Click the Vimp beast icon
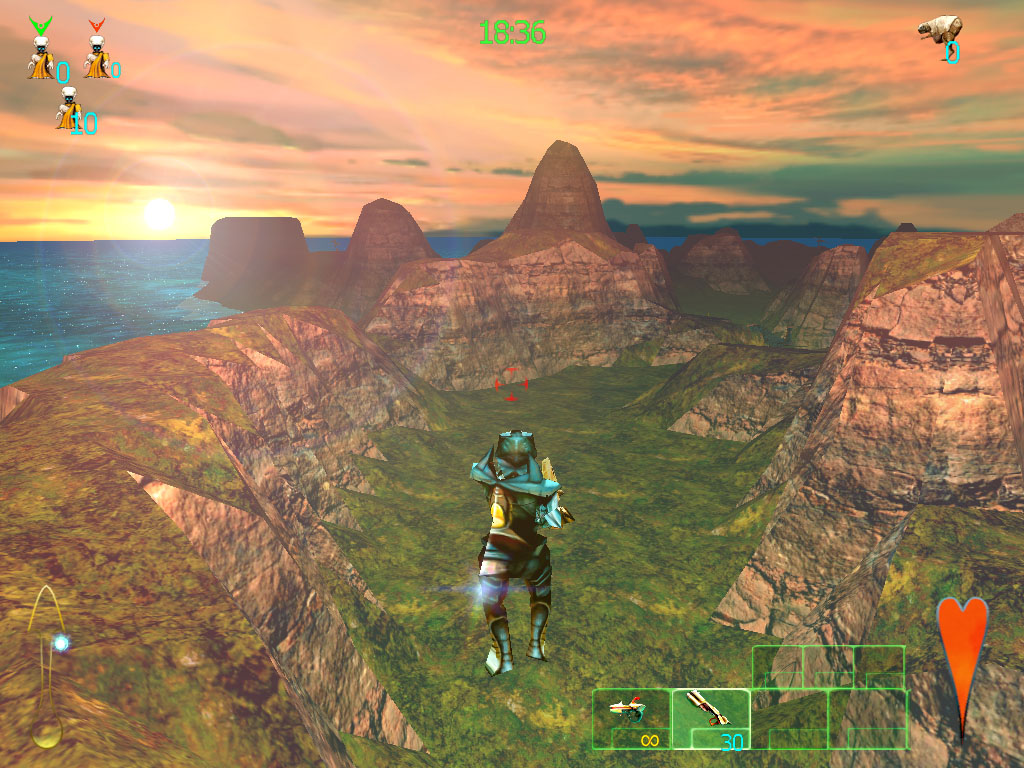 point(940,29)
